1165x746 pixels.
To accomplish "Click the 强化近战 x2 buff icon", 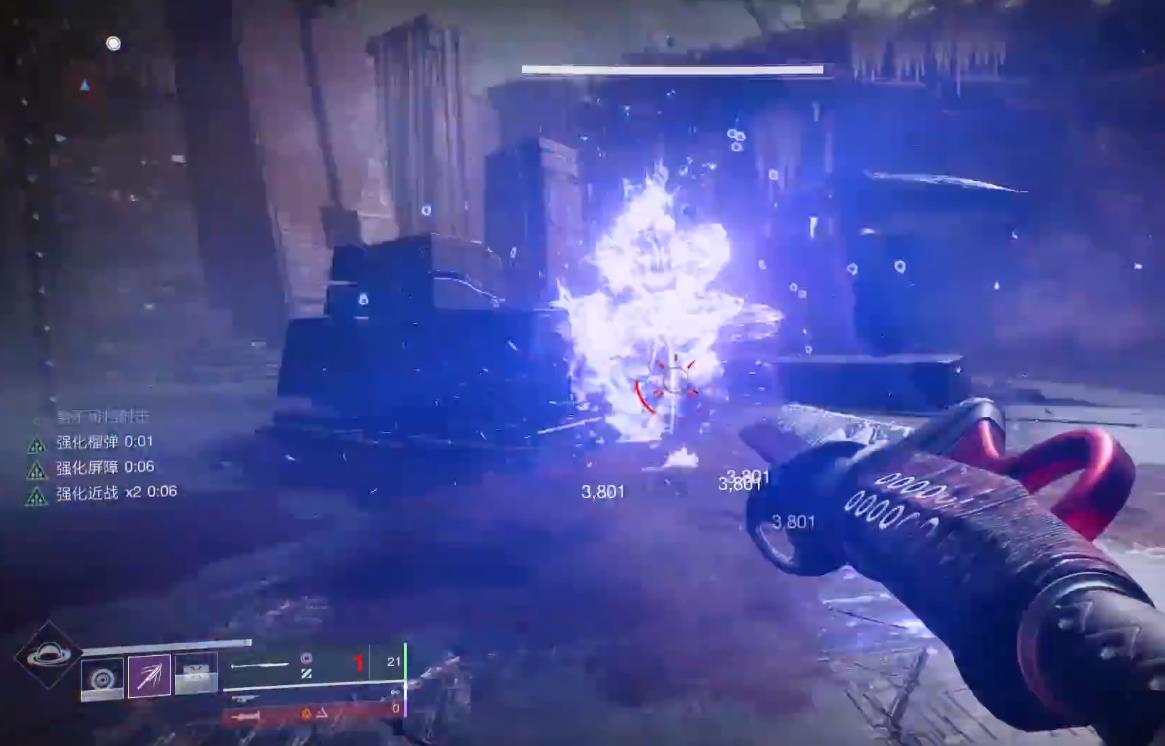I will click(37, 494).
